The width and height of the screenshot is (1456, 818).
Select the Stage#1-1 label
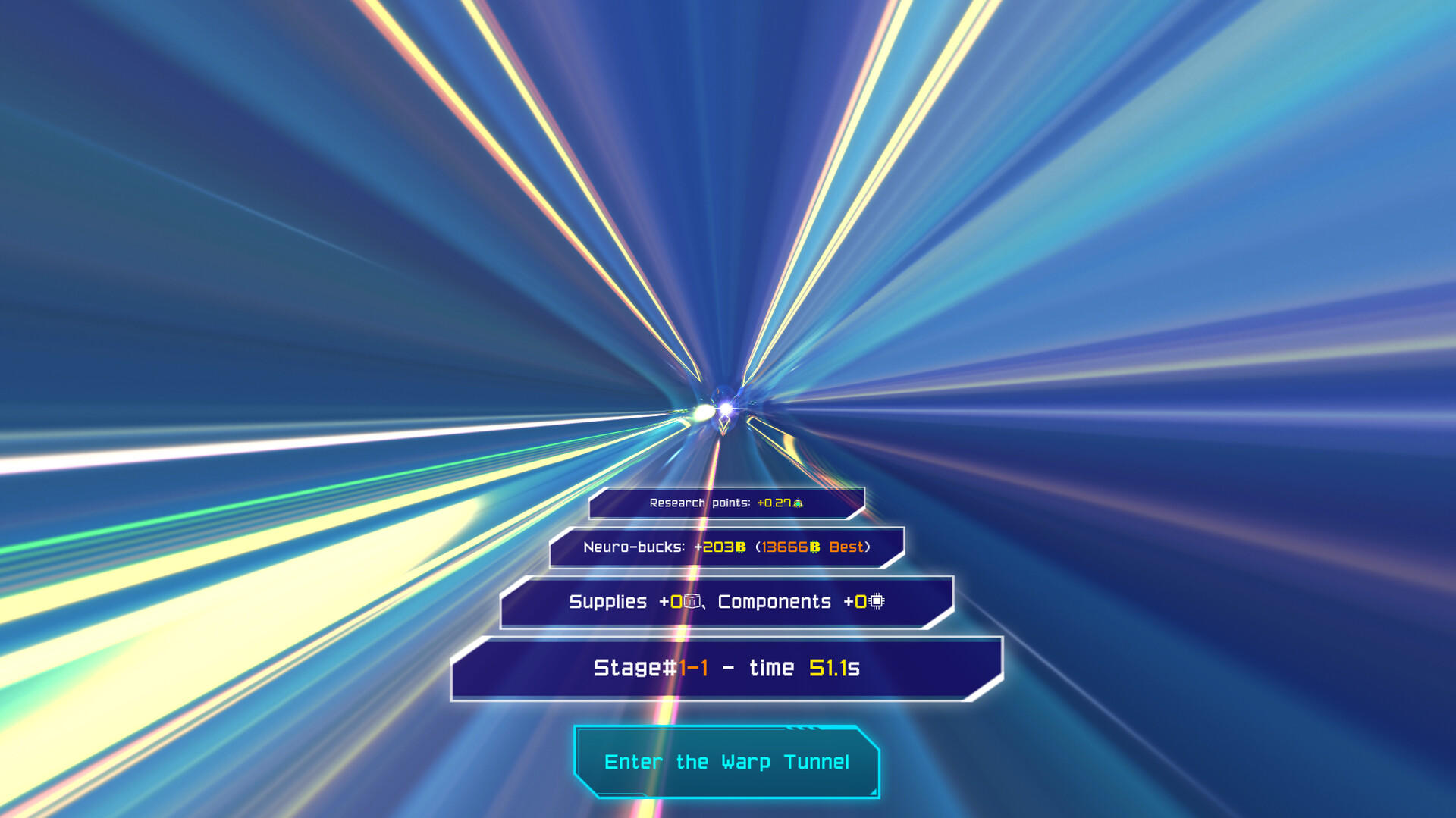651,668
